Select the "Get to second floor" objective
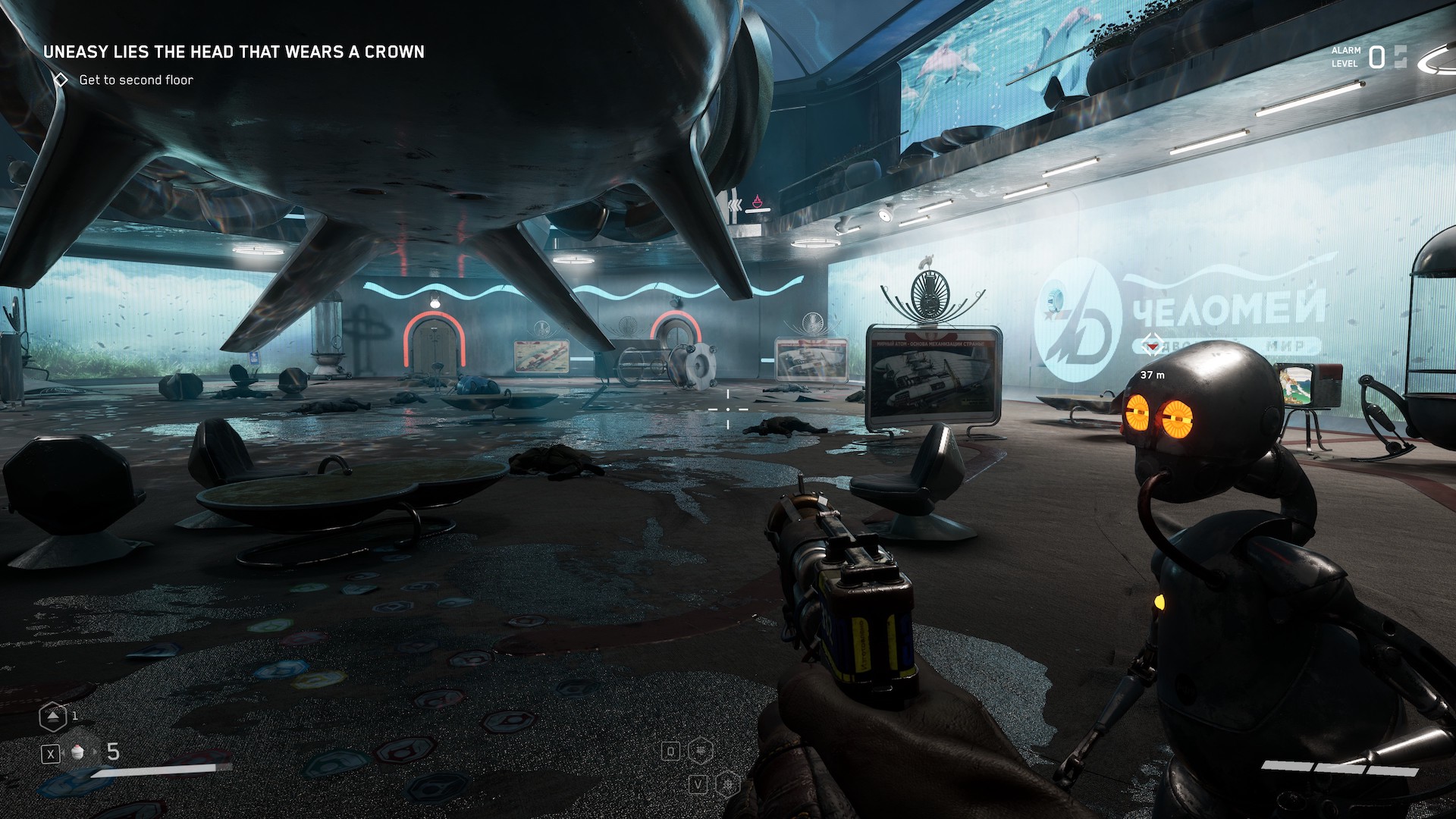 pos(136,80)
